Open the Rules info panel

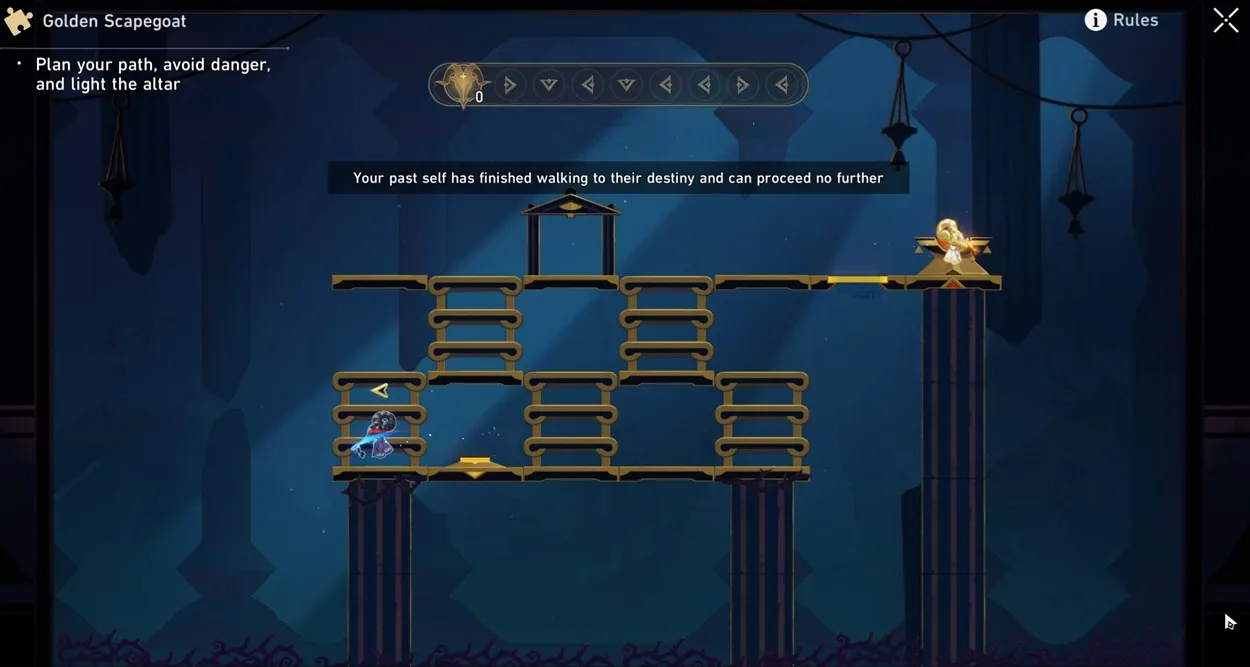[1121, 20]
